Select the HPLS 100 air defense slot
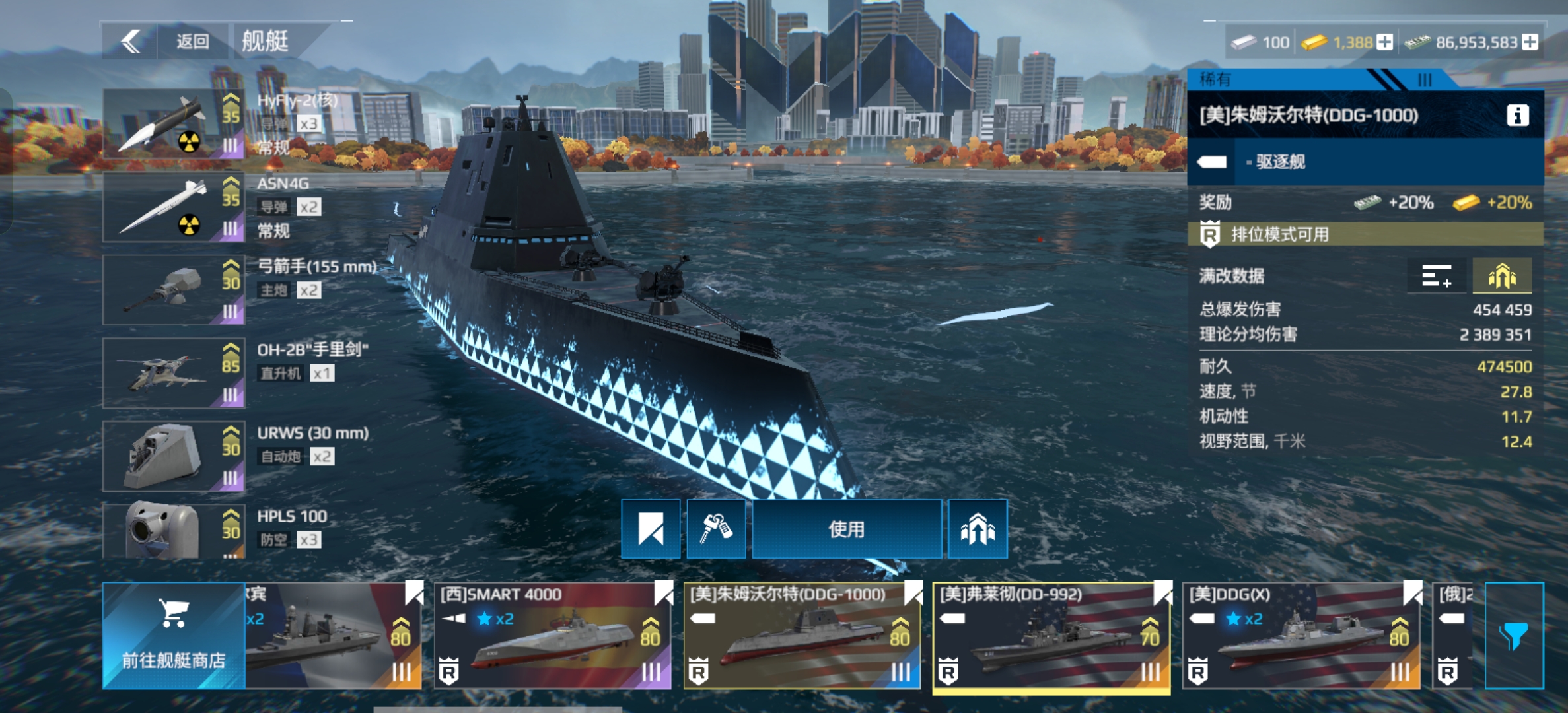Image resolution: width=1568 pixels, height=713 pixels. point(174,531)
